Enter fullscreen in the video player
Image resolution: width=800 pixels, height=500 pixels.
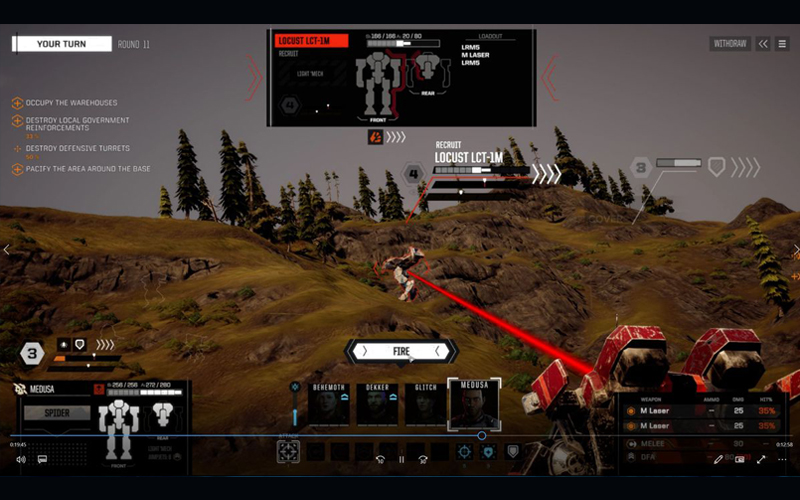761,460
